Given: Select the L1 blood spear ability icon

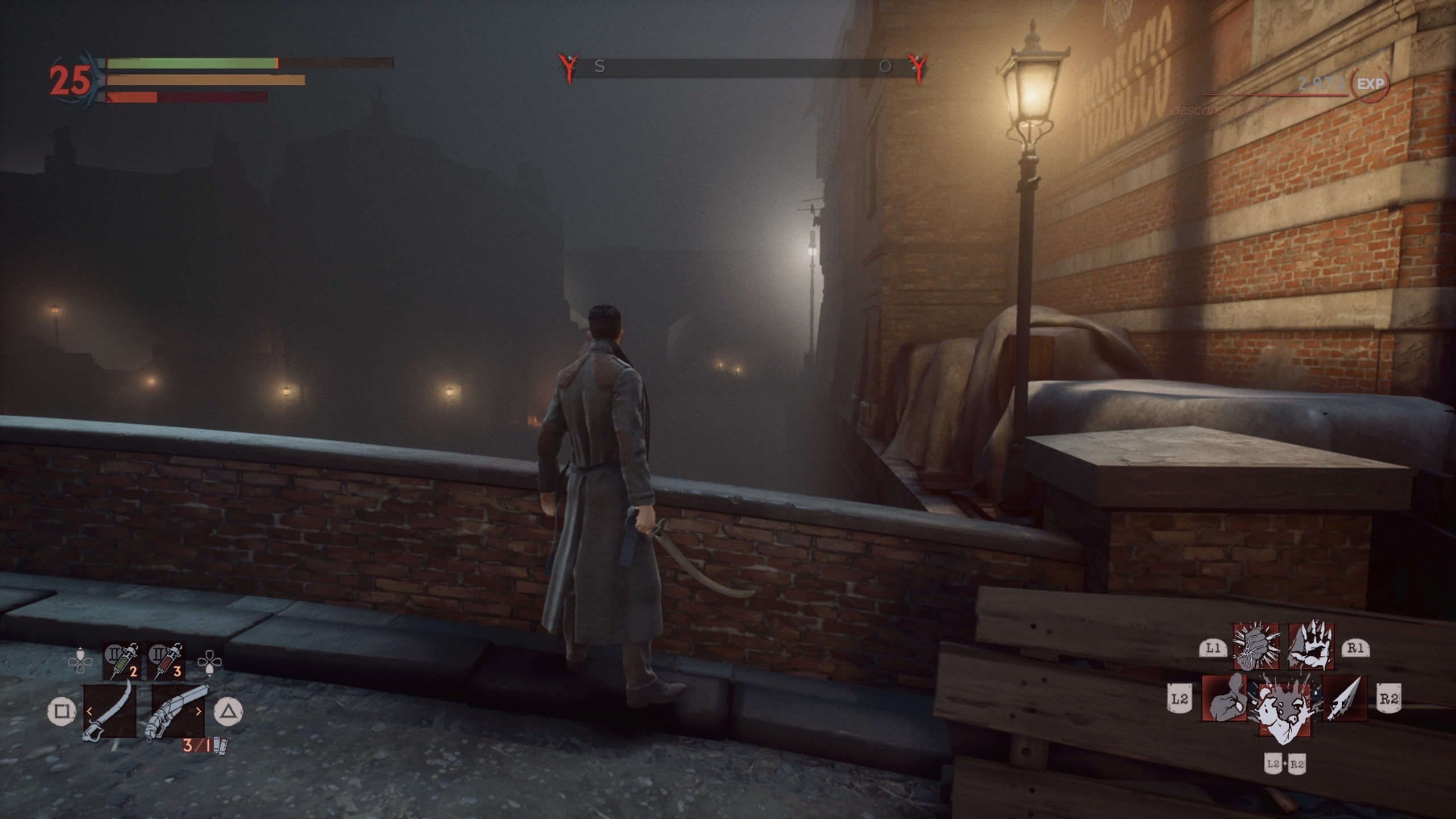Looking at the screenshot, I should click(x=1256, y=648).
